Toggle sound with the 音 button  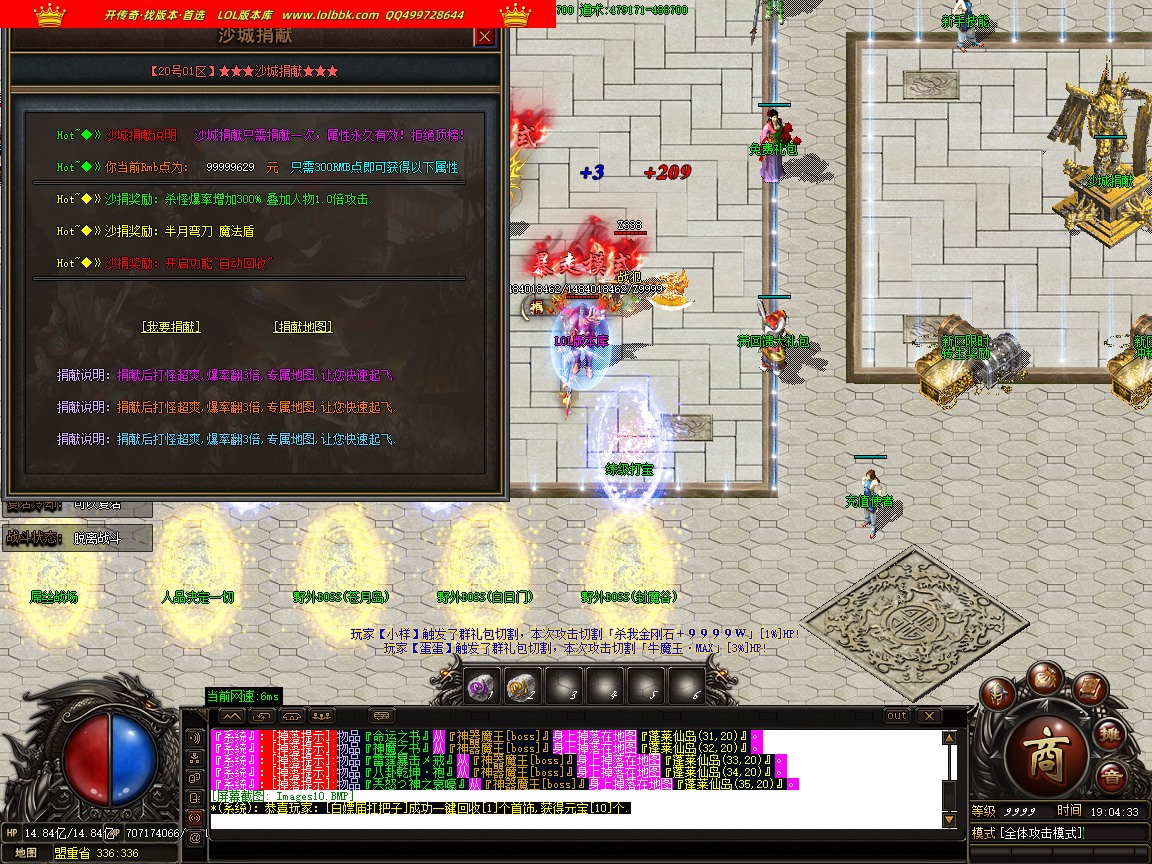(x=1111, y=777)
